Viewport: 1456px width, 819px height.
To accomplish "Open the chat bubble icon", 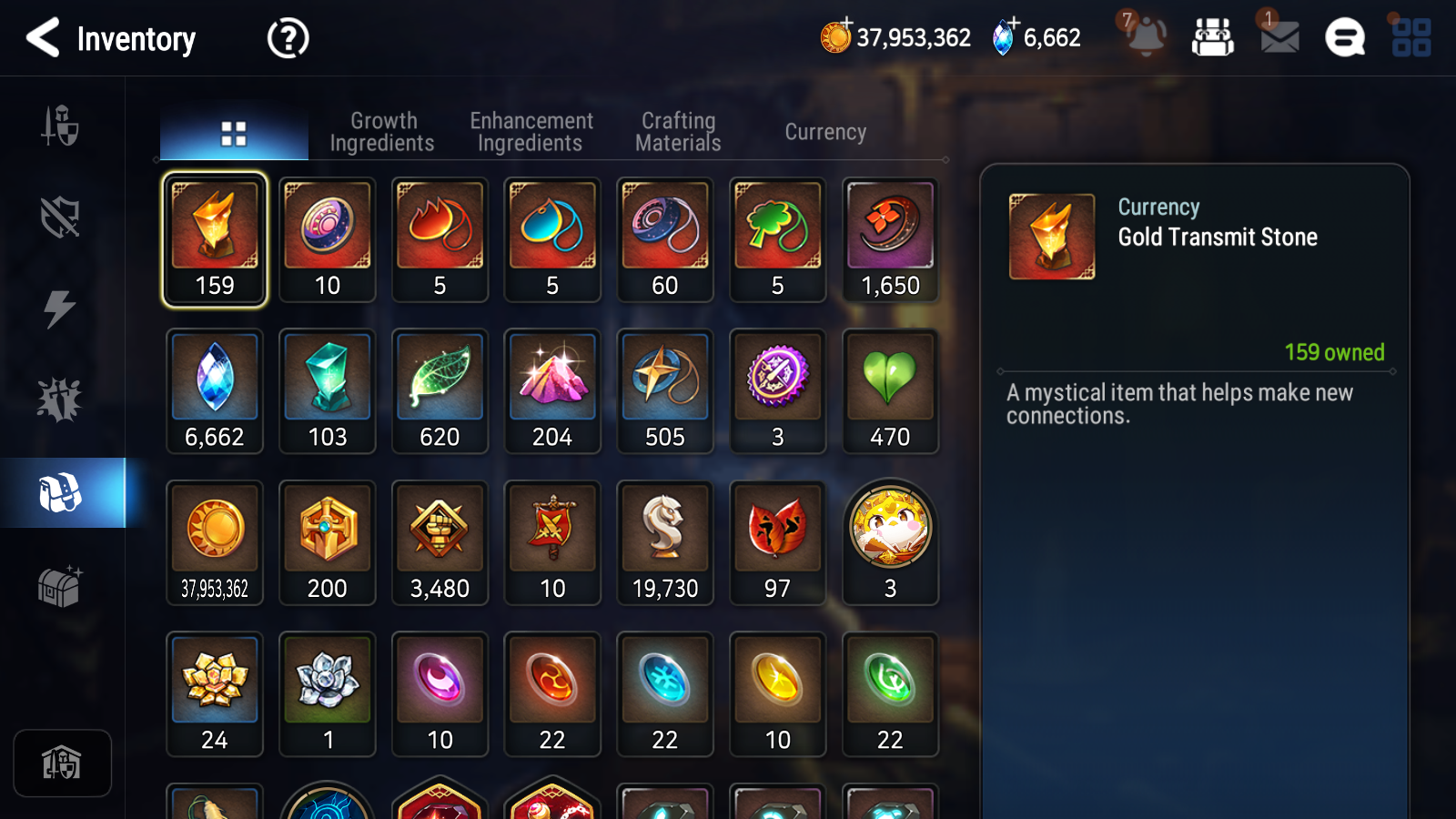I will (1345, 38).
